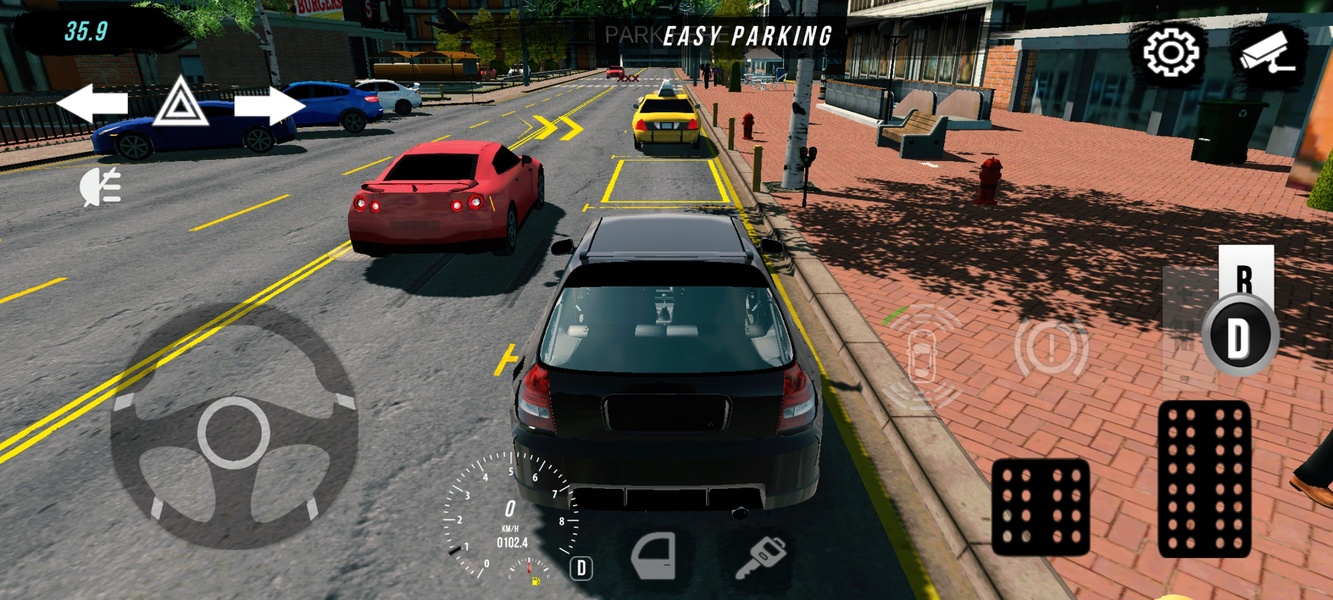Viewport: 1333px width, 600px height.
Task: Engage the handbrake warning button
Action: (x=1051, y=350)
